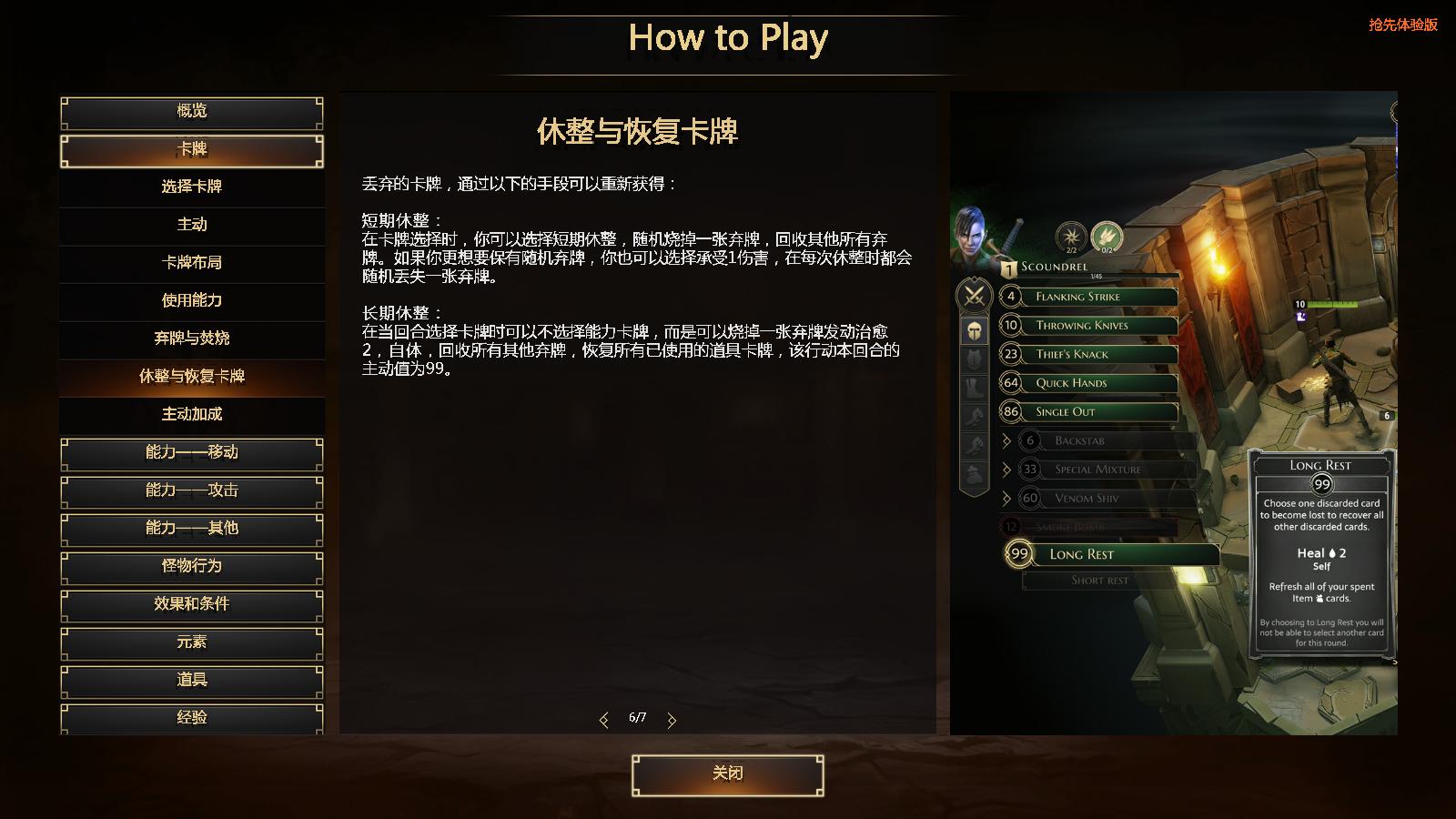Go to the next page via right arrow

672,719
